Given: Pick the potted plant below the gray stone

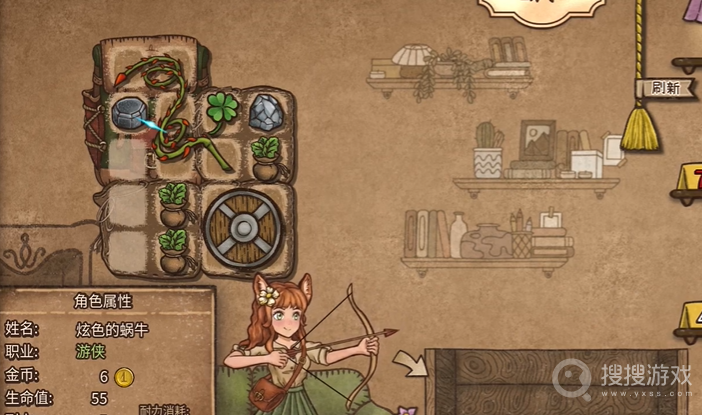Looking at the screenshot, I should coord(266,157).
